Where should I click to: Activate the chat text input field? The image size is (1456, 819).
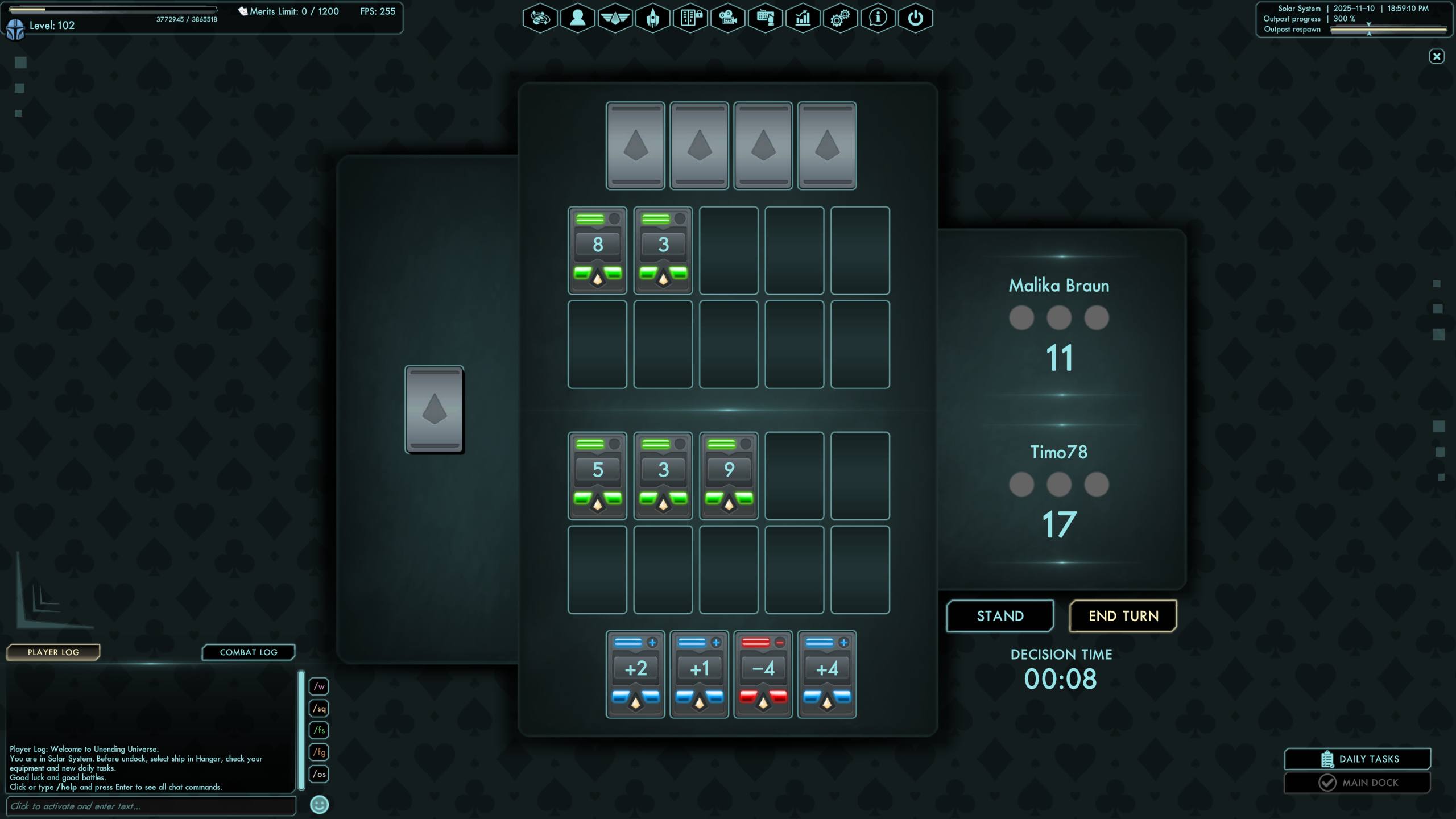(151, 806)
